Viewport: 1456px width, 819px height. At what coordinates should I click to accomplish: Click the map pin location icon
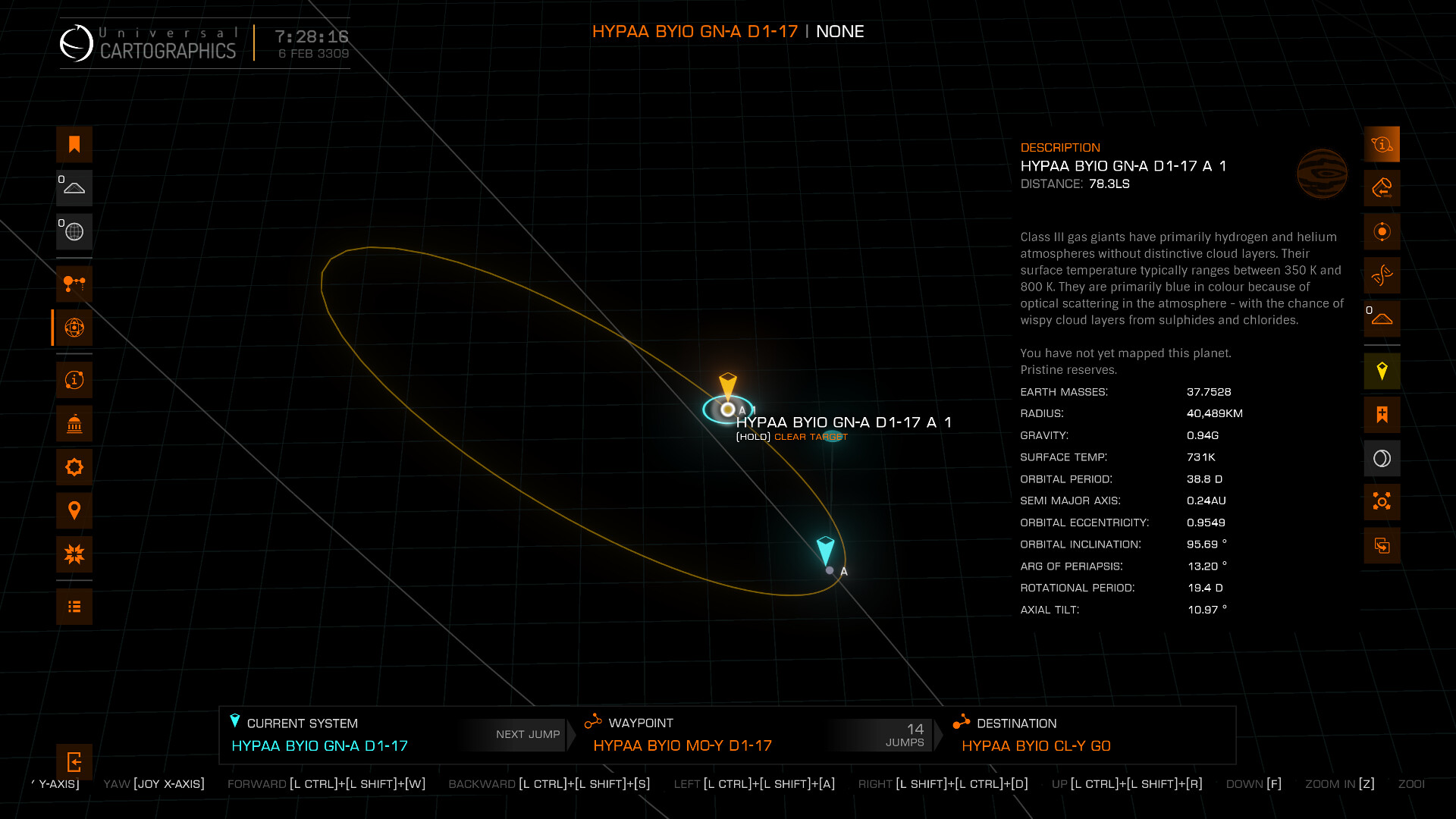click(x=74, y=510)
